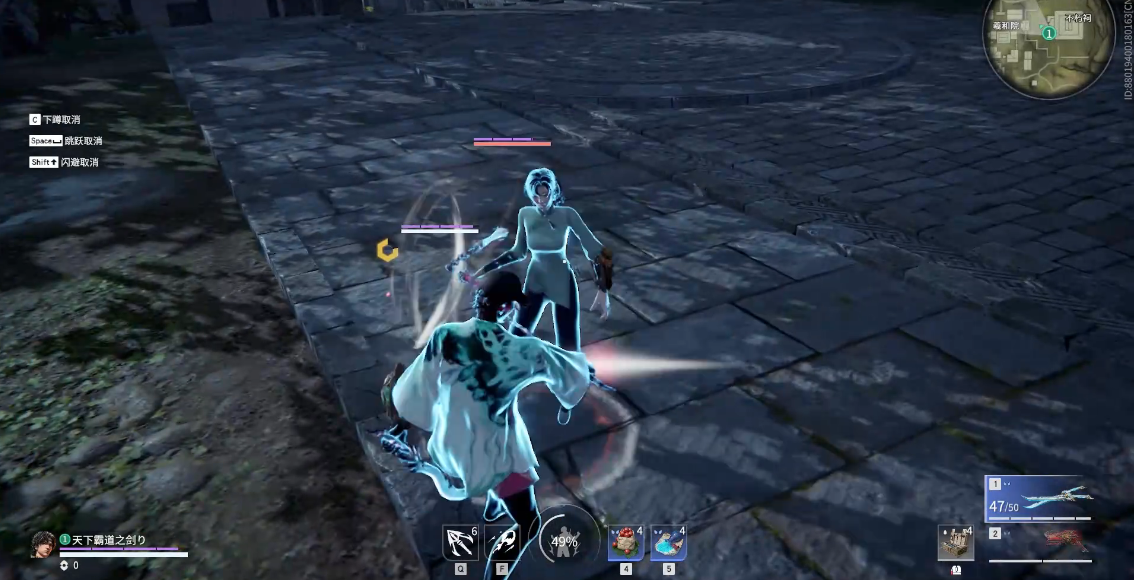Use the blue water splash item
This screenshot has height=580, width=1134.
coord(668,543)
